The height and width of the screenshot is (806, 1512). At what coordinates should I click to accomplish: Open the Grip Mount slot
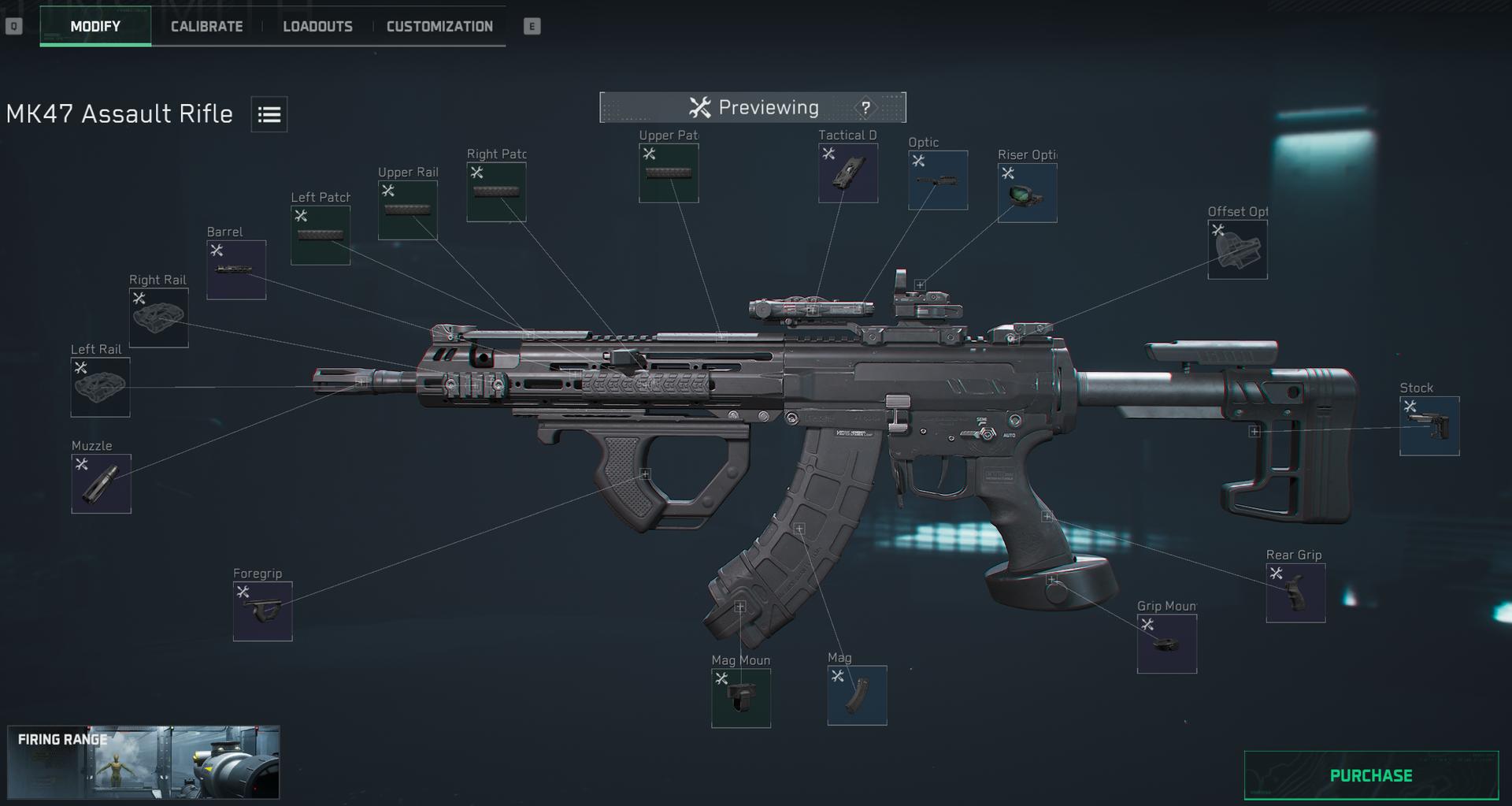tap(1167, 644)
